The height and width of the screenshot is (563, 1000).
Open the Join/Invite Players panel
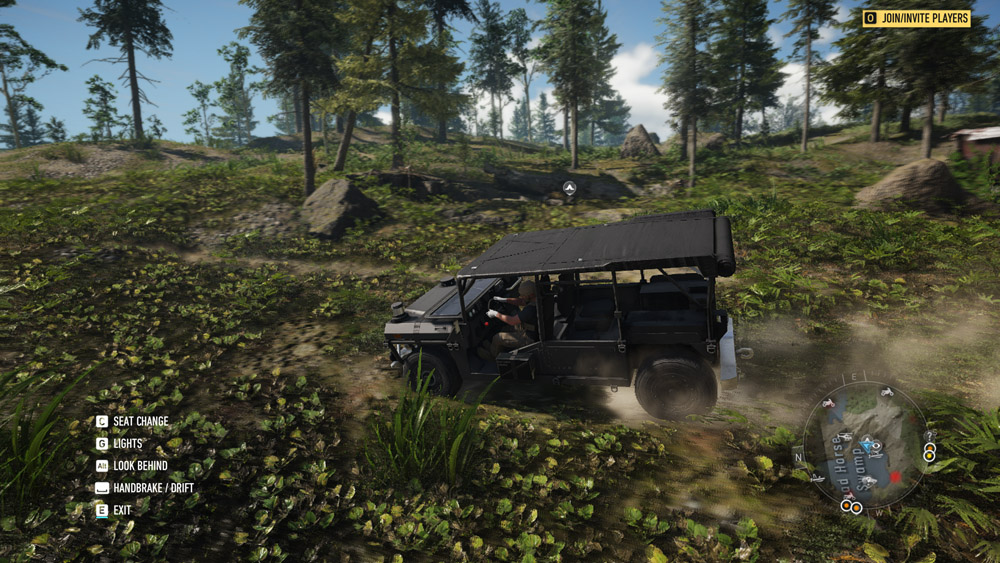pos(916,18)
